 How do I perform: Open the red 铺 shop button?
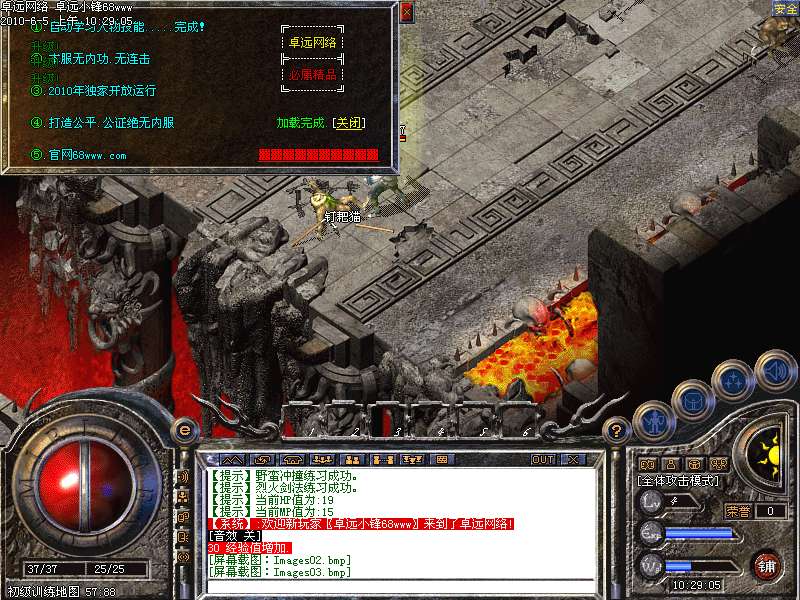767,564
